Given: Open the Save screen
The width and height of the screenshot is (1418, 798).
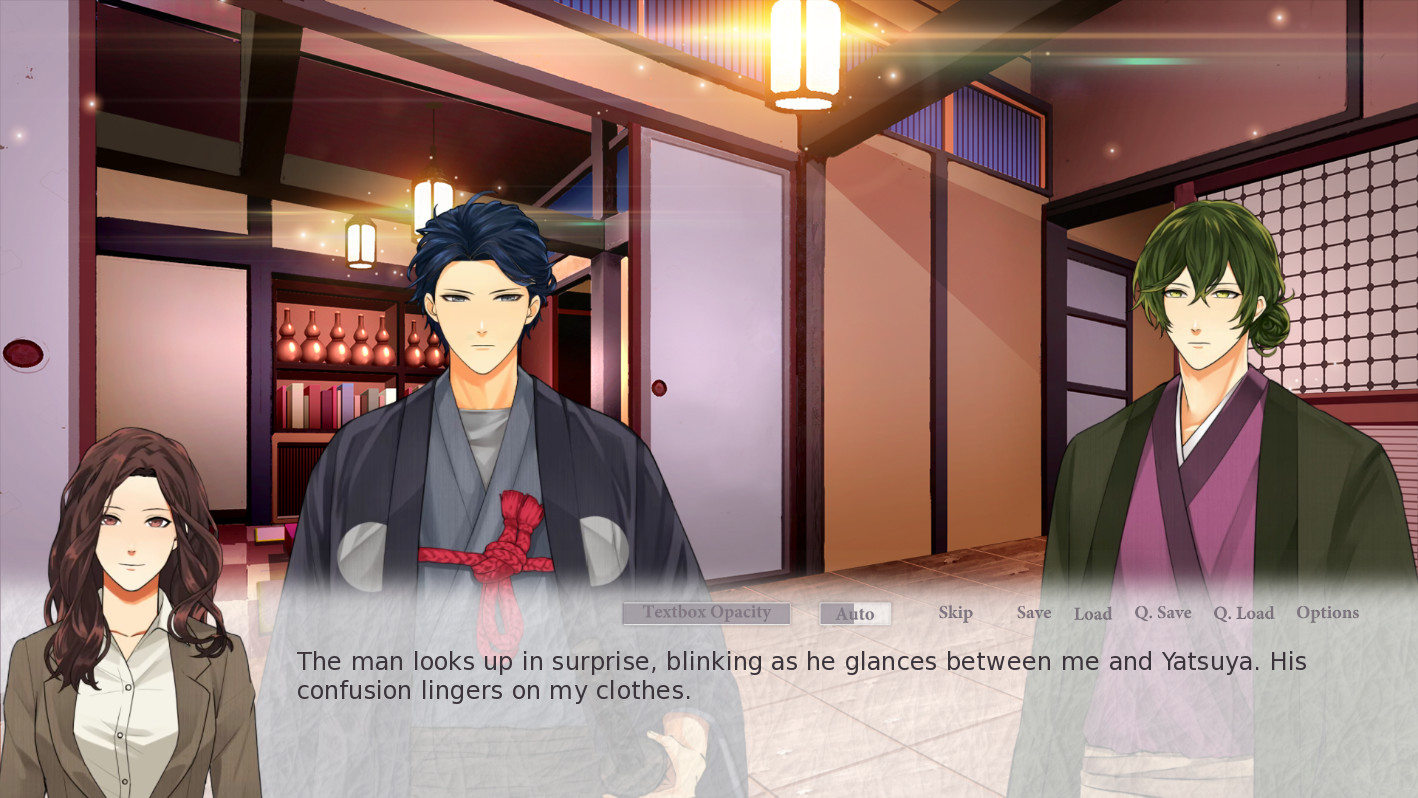Looking at the screenshot, I should pos(1034,612).
